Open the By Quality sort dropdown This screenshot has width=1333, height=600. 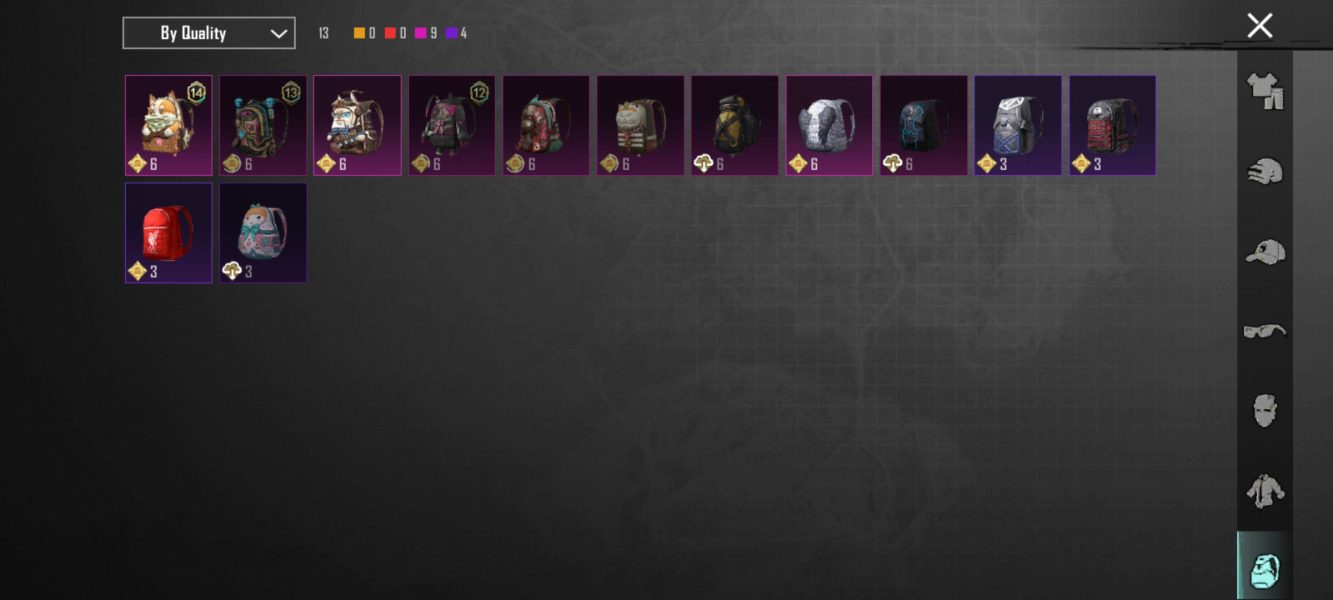(208, 33)
